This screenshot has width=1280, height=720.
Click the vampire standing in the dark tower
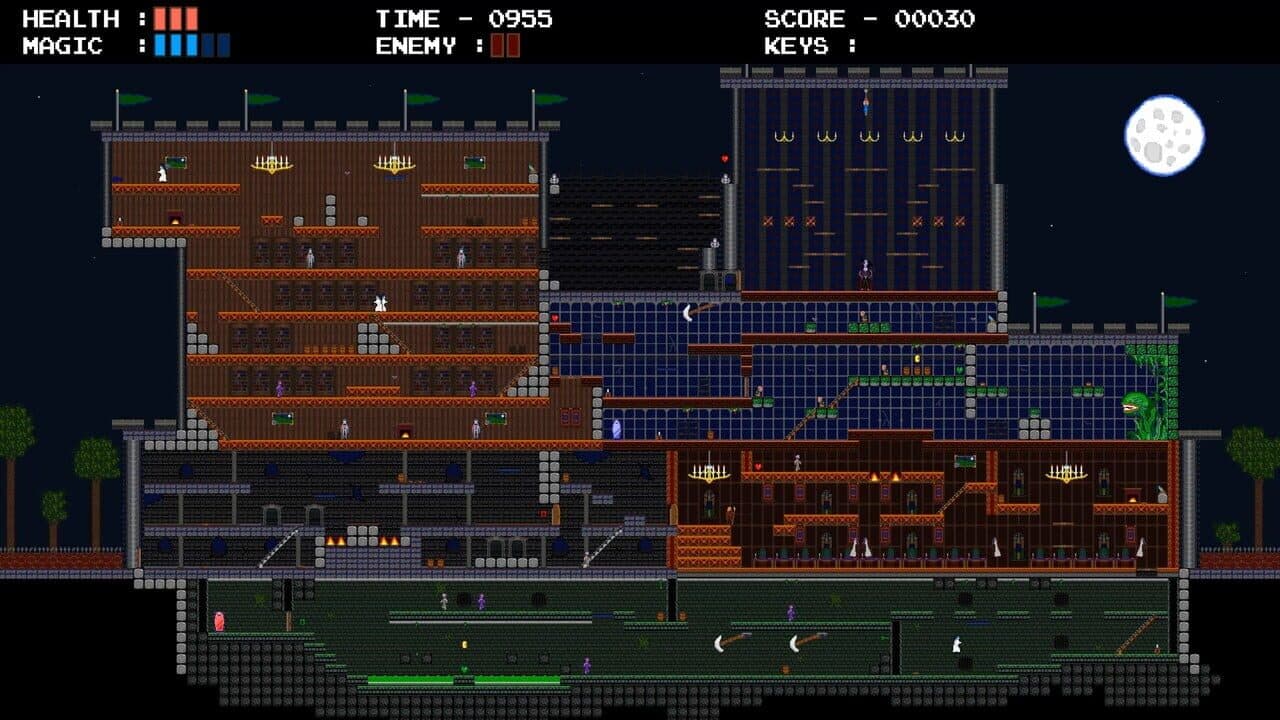[866, 270]
